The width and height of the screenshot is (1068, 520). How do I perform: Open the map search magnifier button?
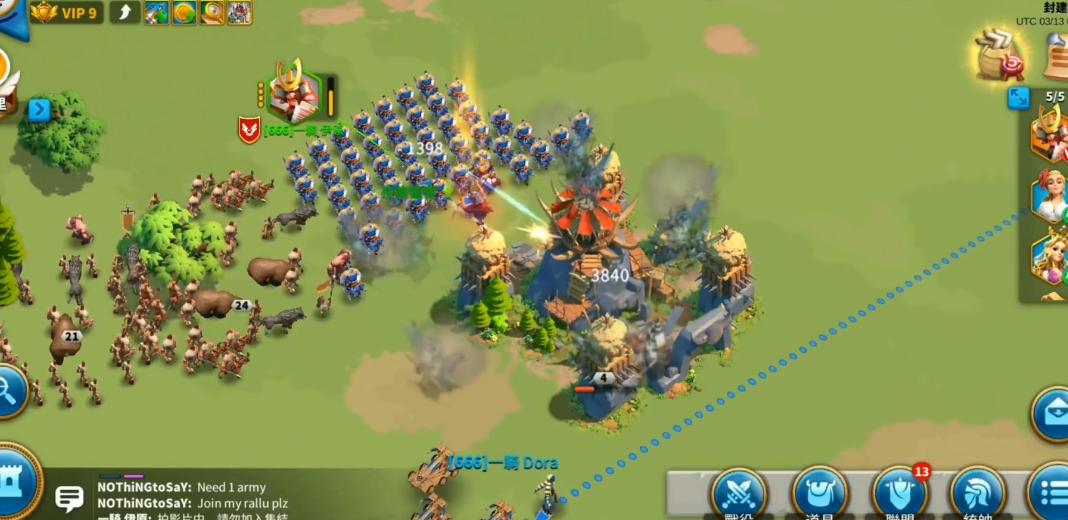pos(10,391)
